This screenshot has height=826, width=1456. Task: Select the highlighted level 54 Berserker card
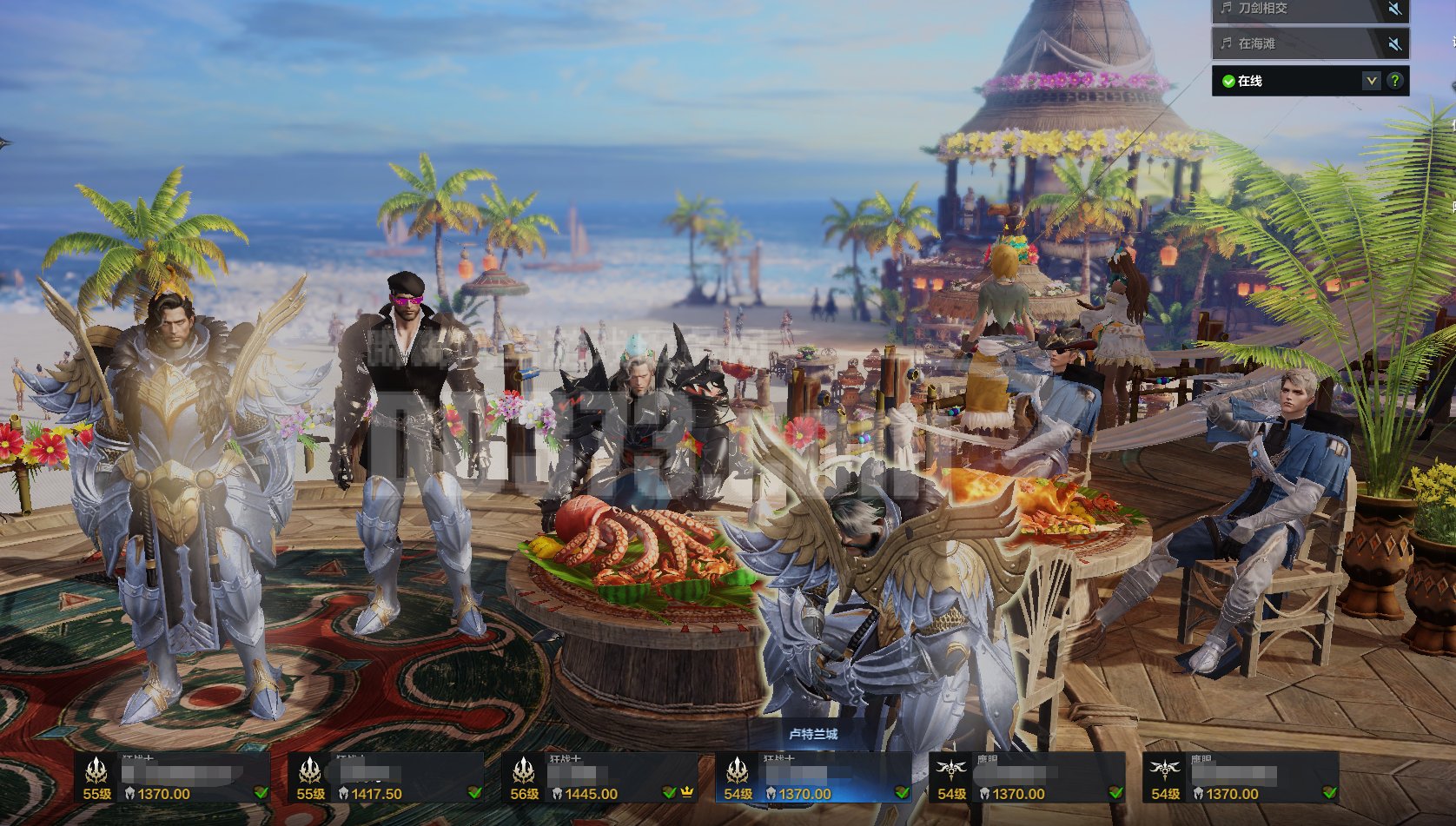[813, 778]
